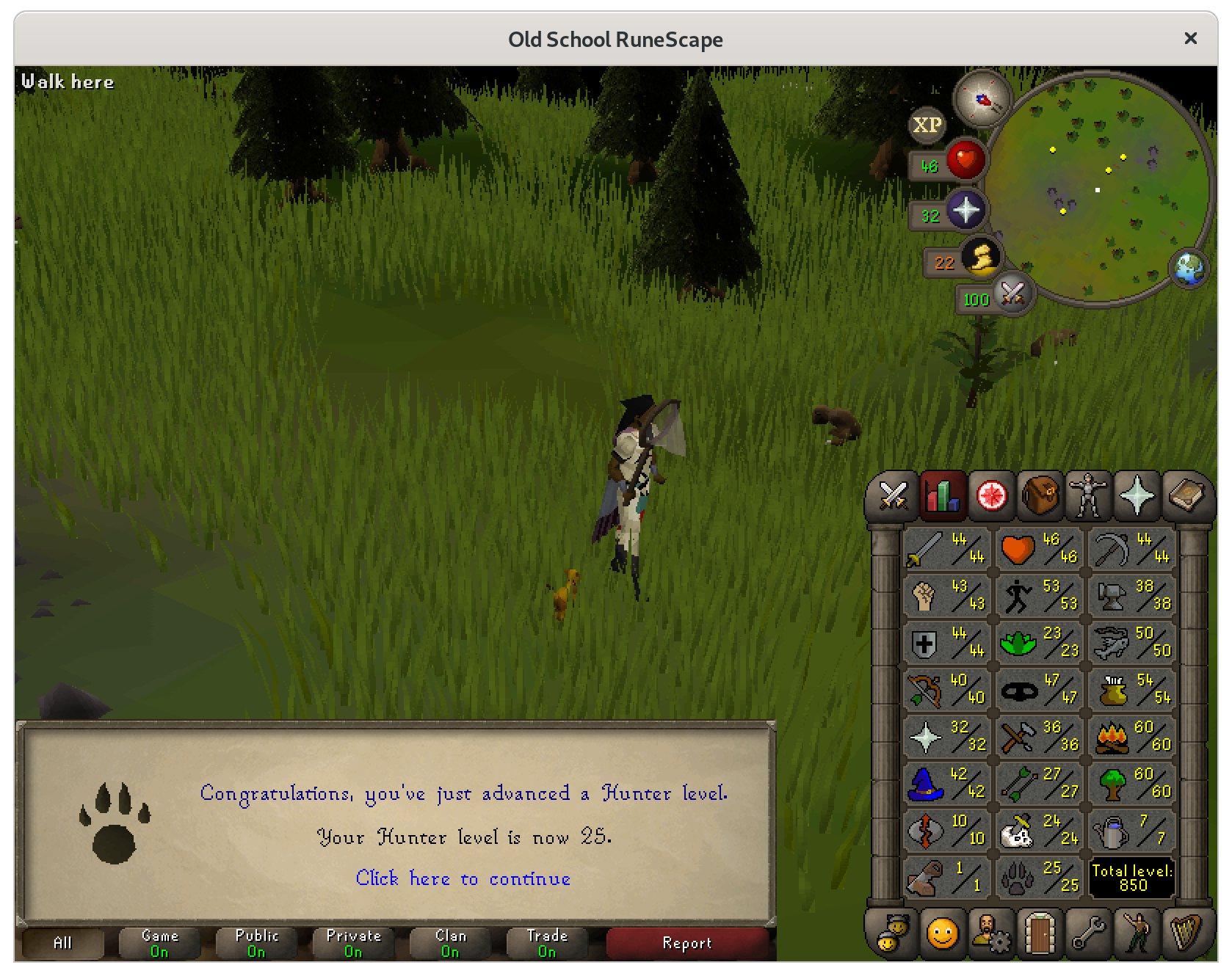The width and height of the screenshot is (1232, 976).
Task: Open the Logout door tab
Action: (1039, 933)
